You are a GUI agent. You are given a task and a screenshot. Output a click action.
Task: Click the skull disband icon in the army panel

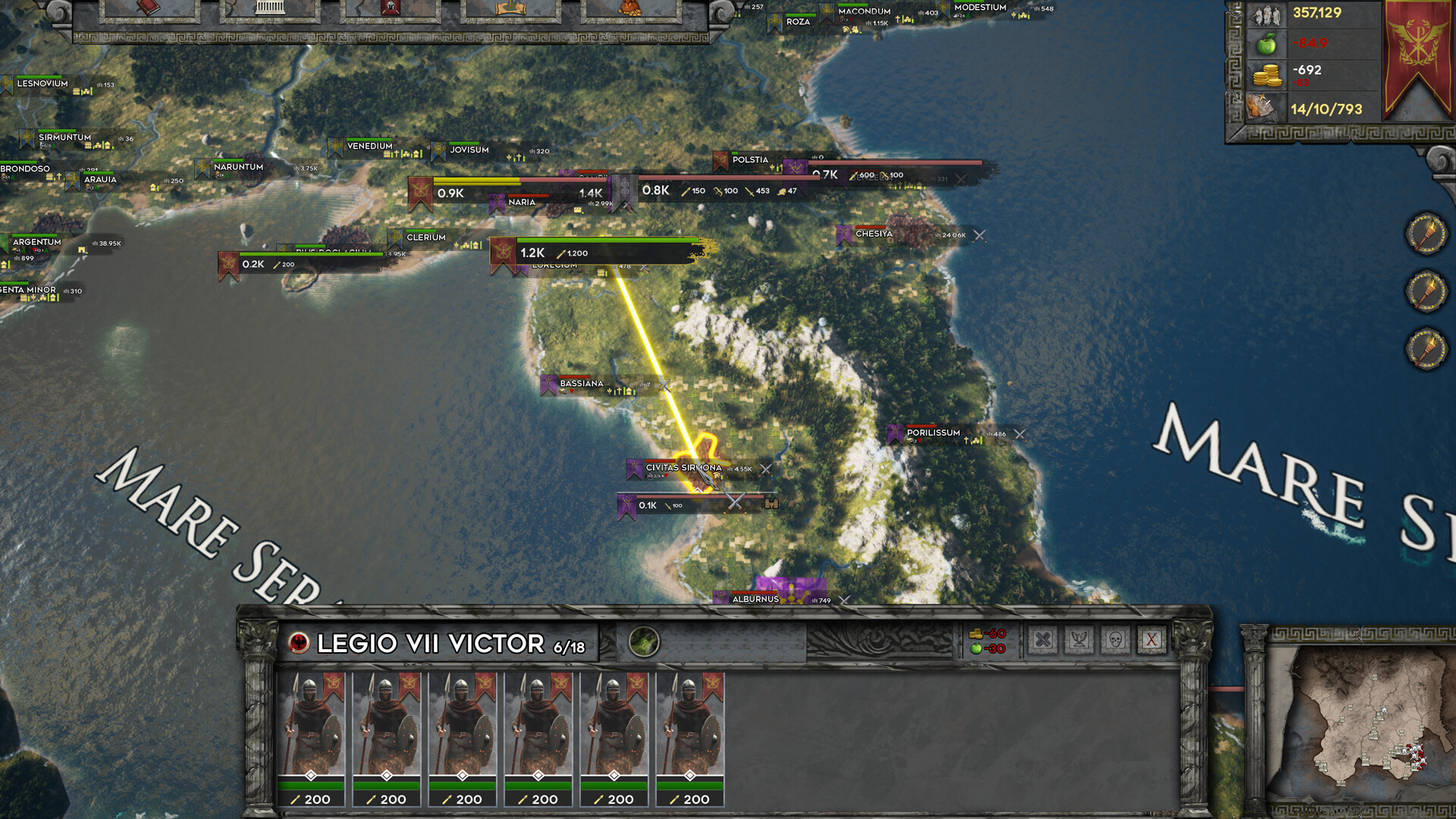coord(1115,640)
